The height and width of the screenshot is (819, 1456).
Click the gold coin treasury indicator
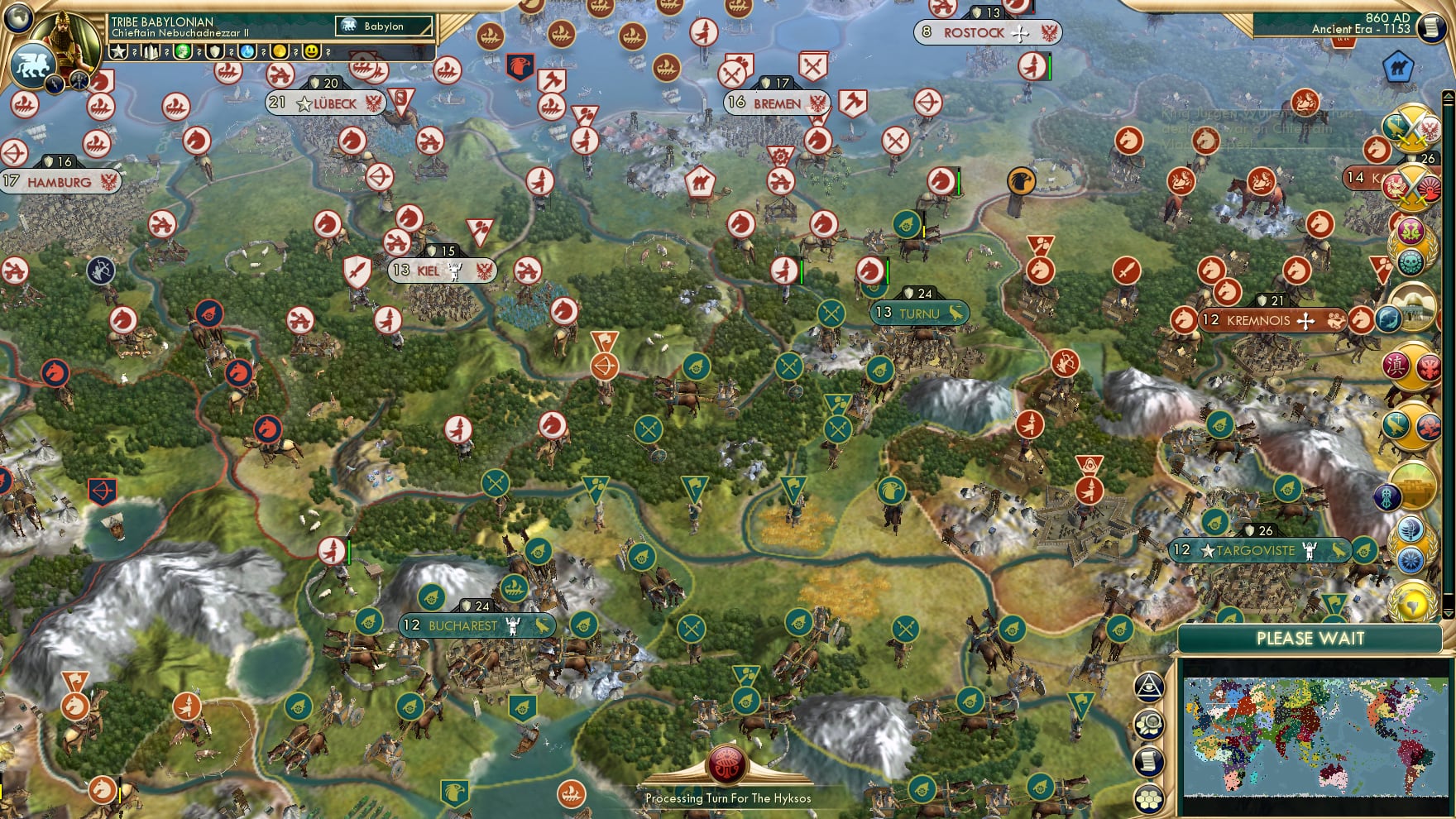point(281,51)
